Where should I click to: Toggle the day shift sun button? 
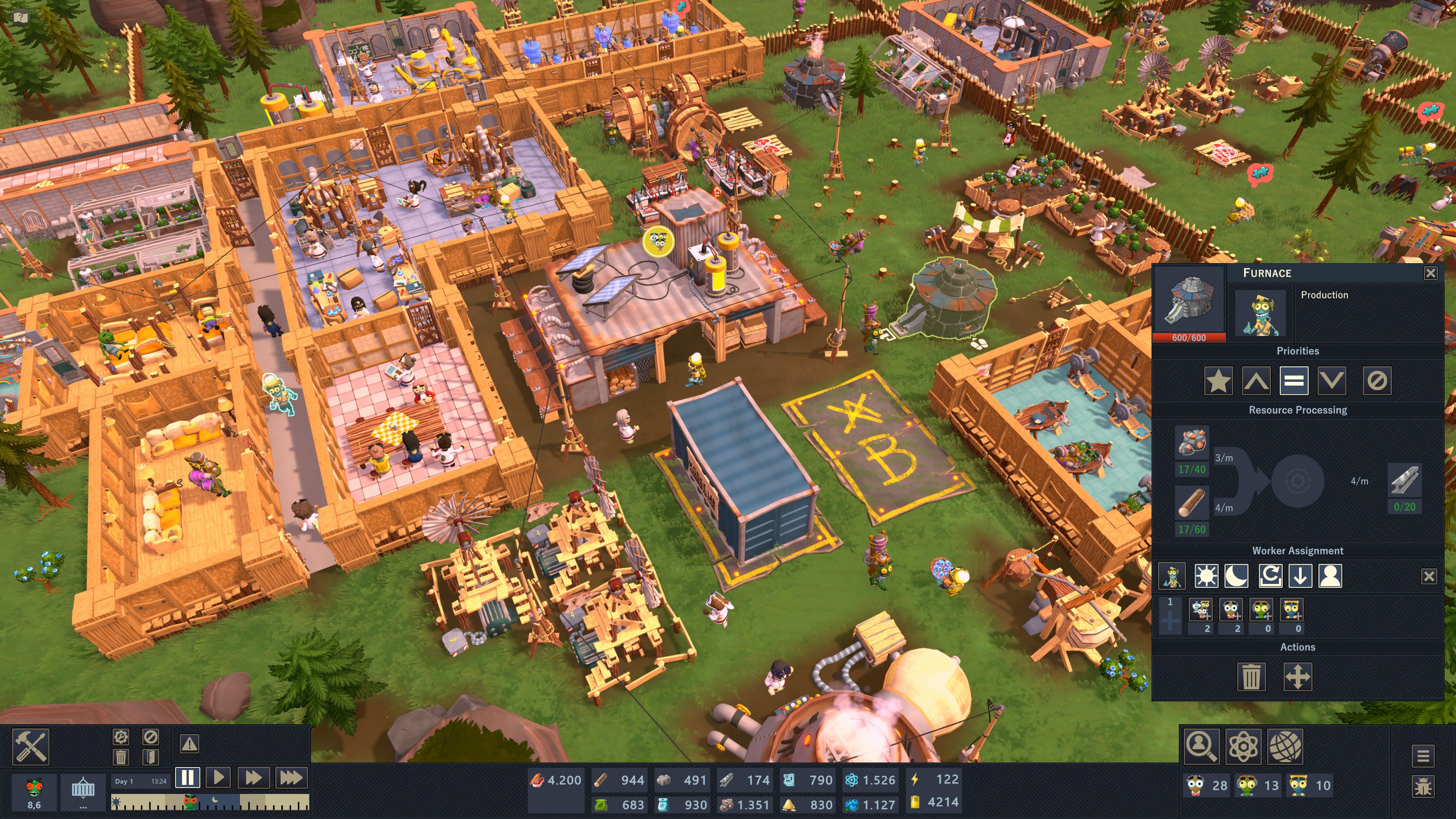(1206, 576)
